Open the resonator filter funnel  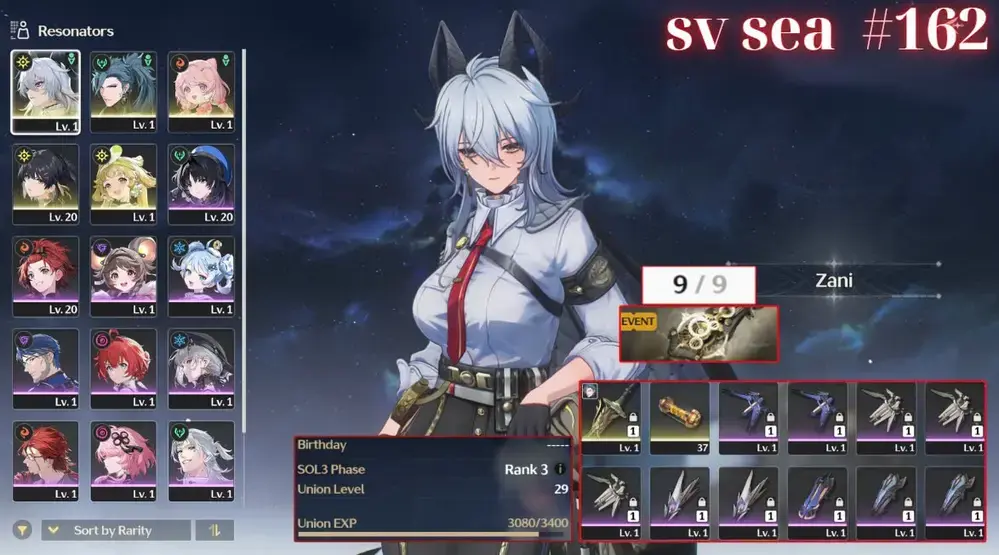coord(21,530)
